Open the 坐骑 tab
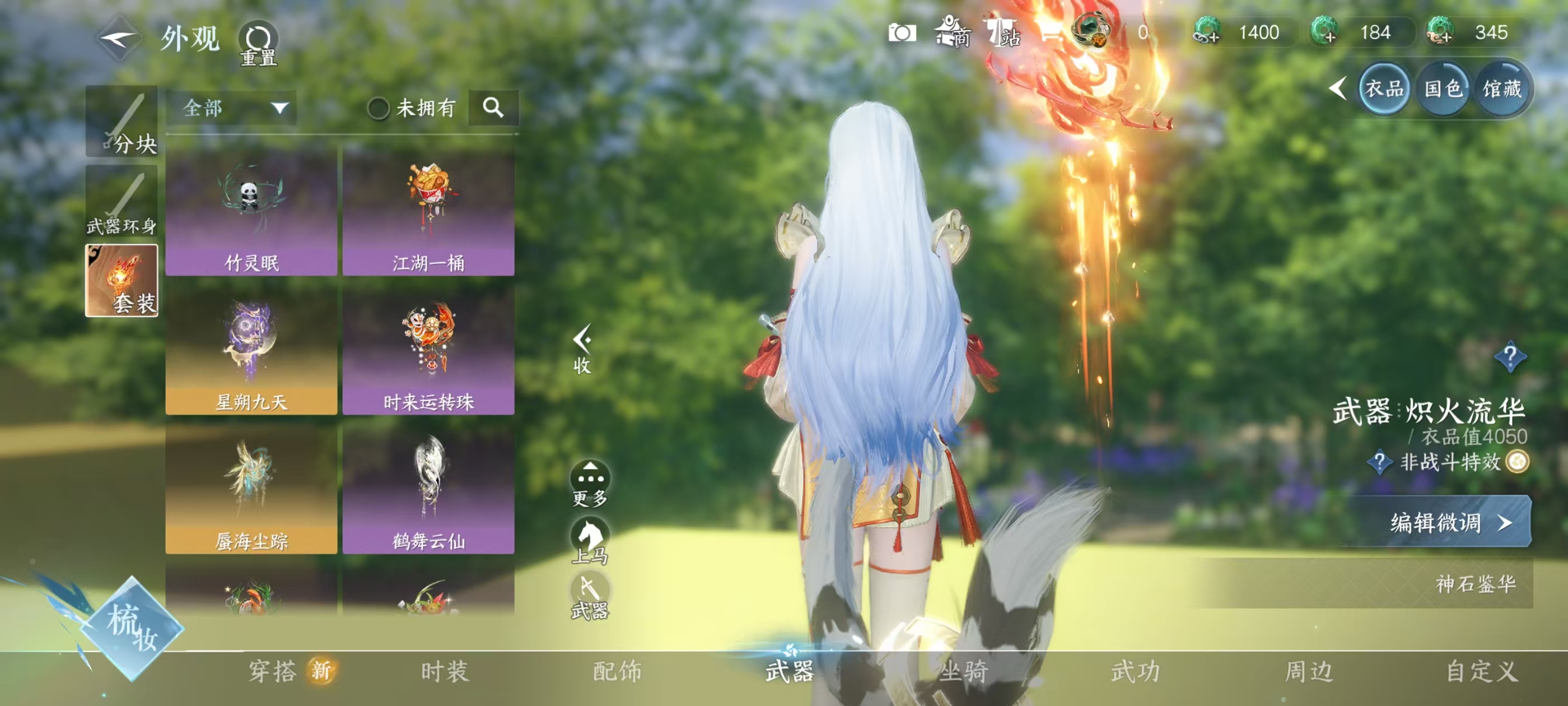 pyautogui.click(x=964, y=671)
